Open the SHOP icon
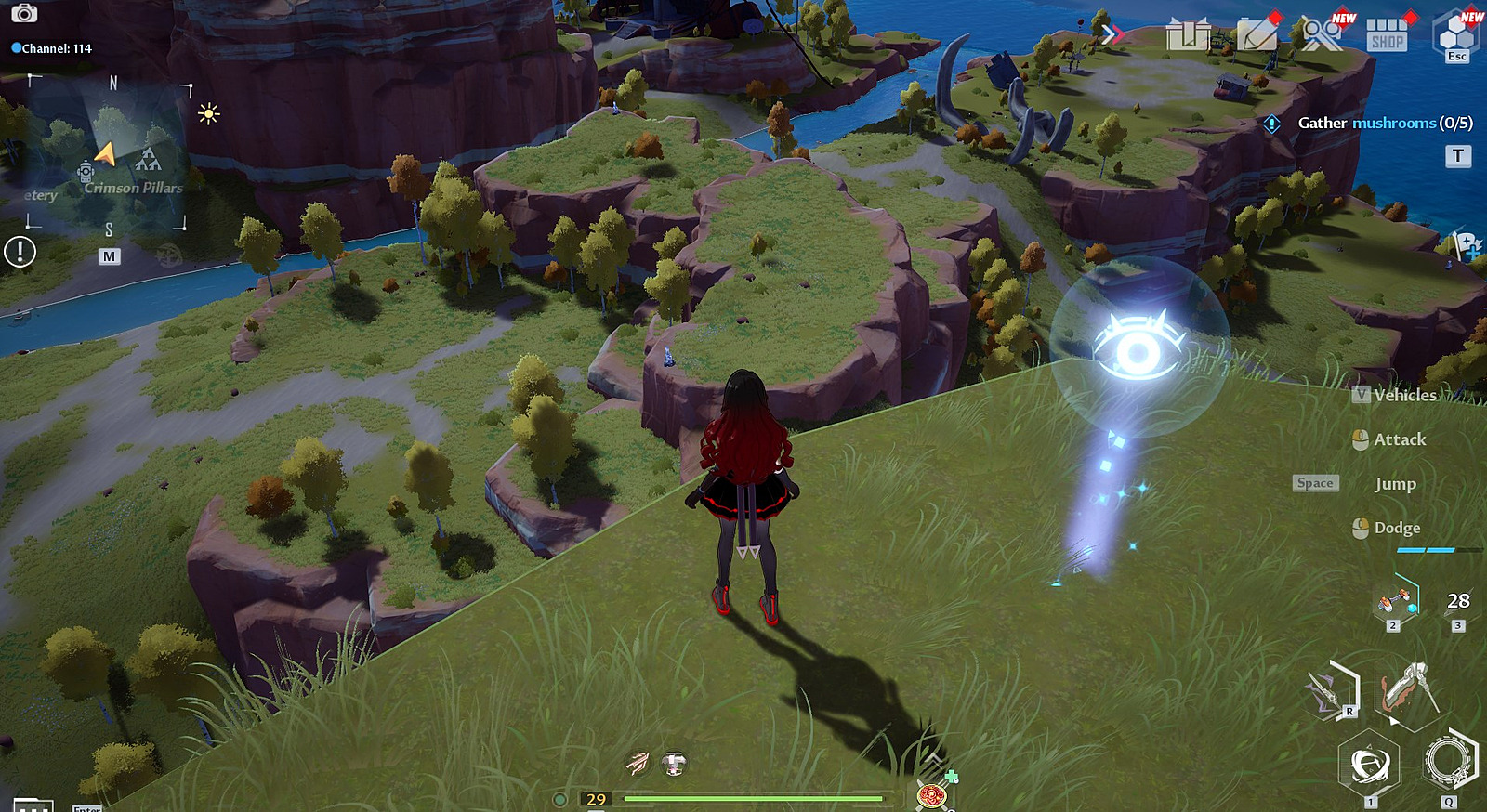The width and height of the screenshot is (1487, 812). click(x=1387, y=36)
